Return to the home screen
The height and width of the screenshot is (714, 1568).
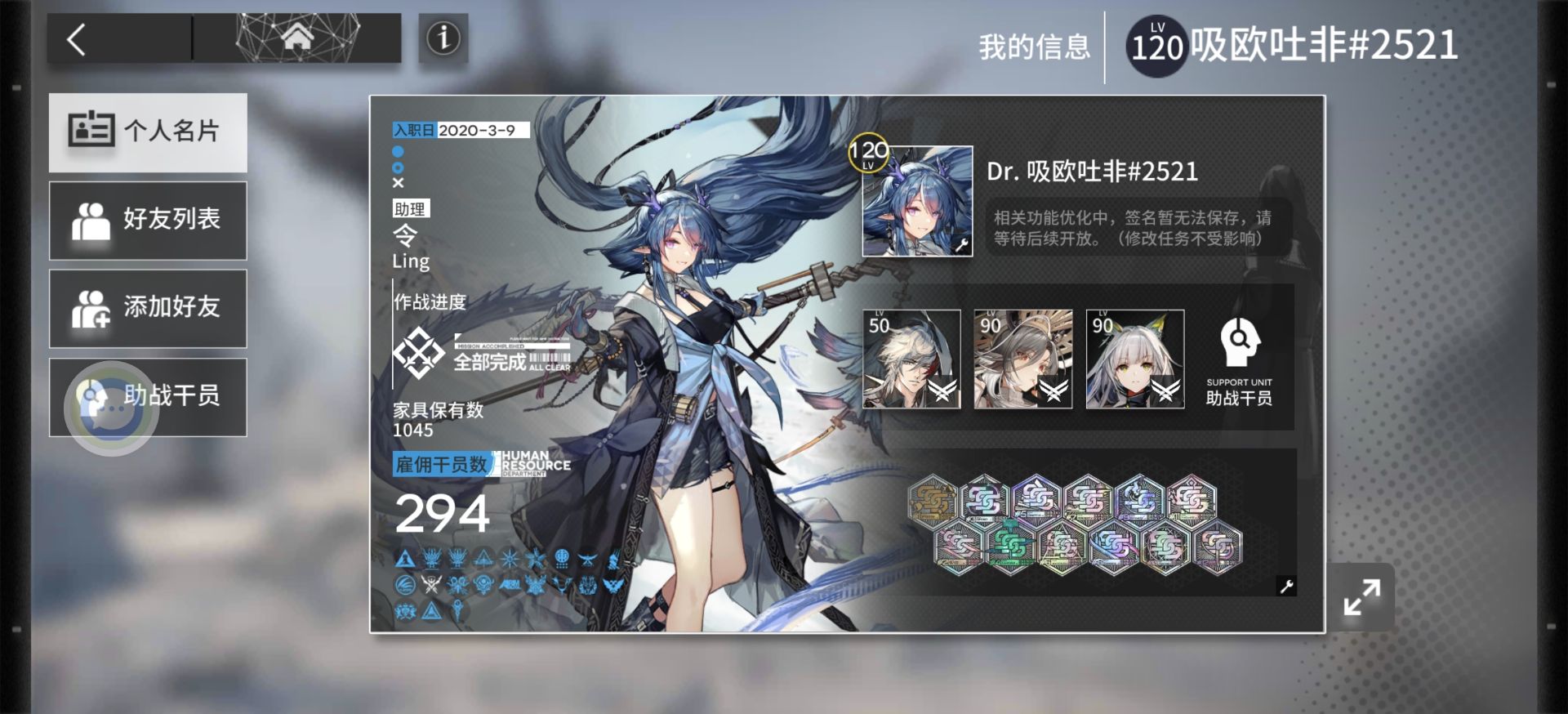[x=296, y=38]
